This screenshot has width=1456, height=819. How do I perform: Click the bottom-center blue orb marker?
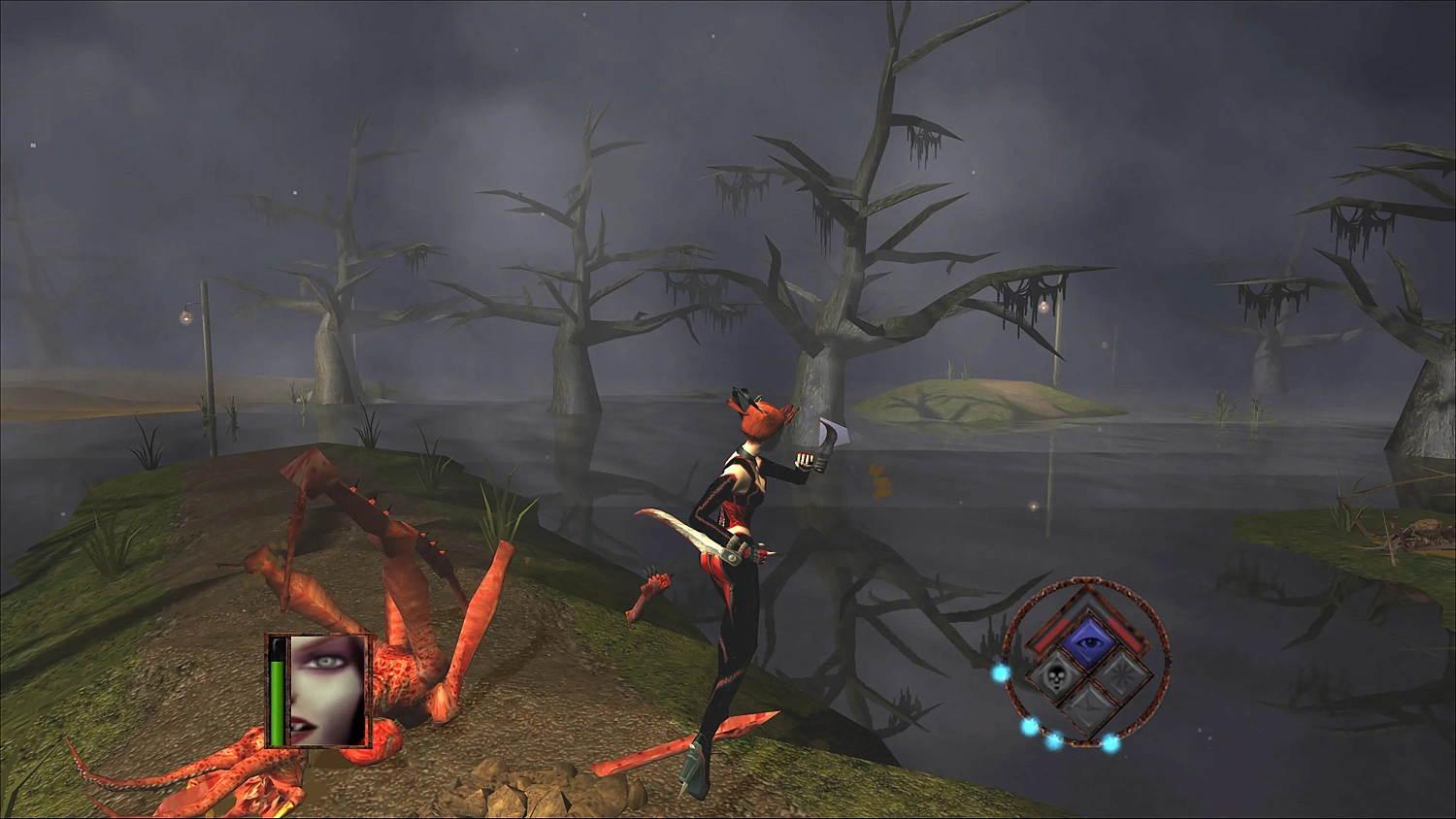pos(1054,744)
